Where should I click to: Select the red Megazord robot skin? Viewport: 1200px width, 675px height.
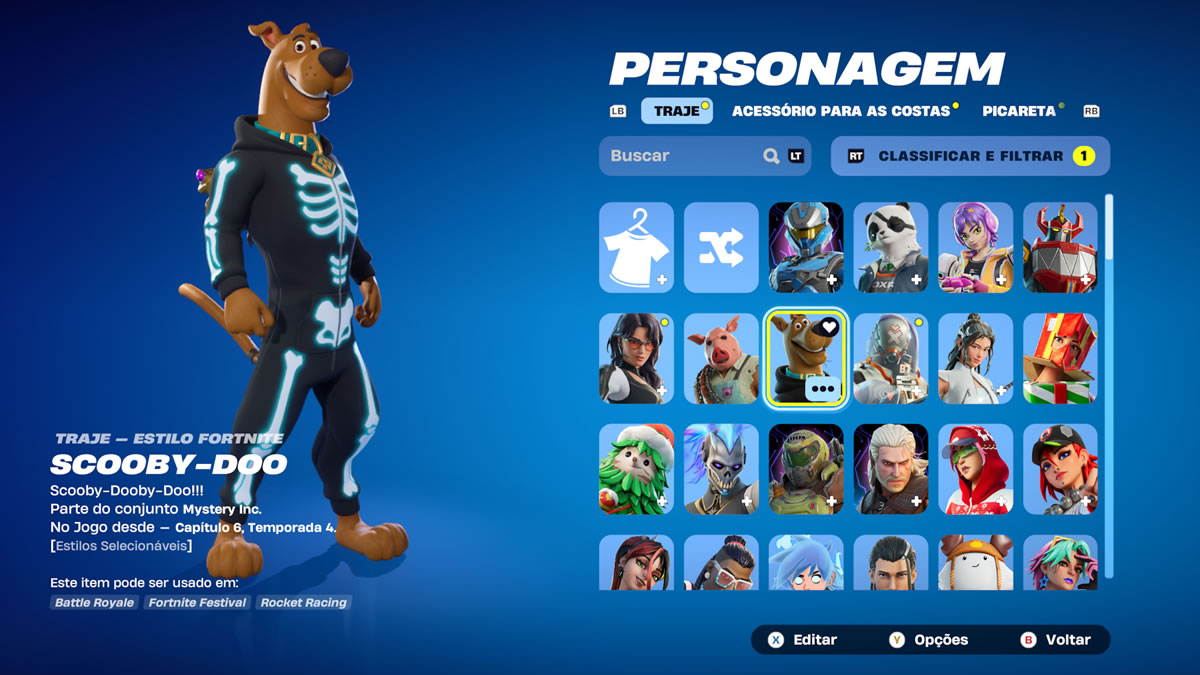(x=1060, y=247)
